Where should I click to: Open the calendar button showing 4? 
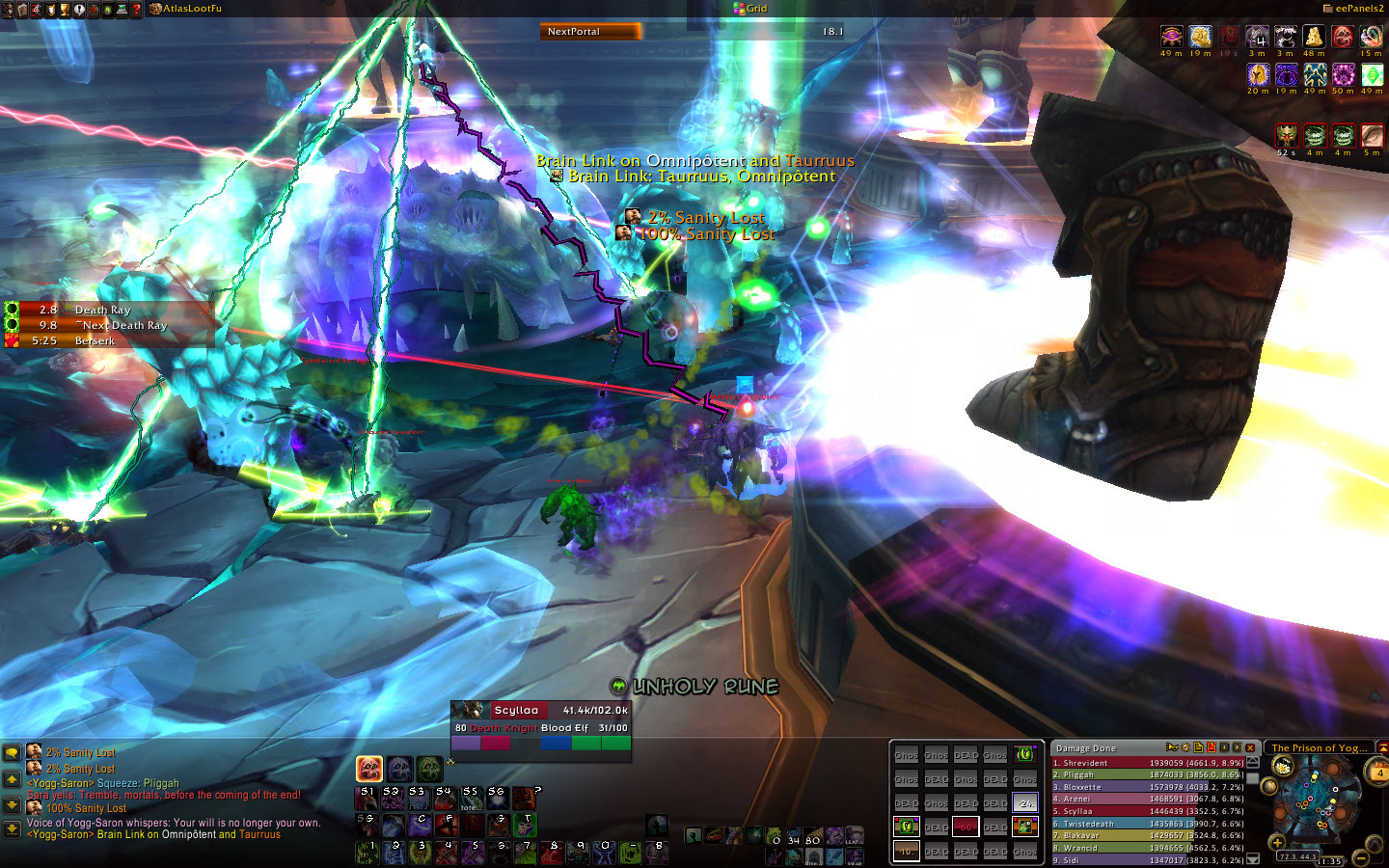click(1378, 772)
